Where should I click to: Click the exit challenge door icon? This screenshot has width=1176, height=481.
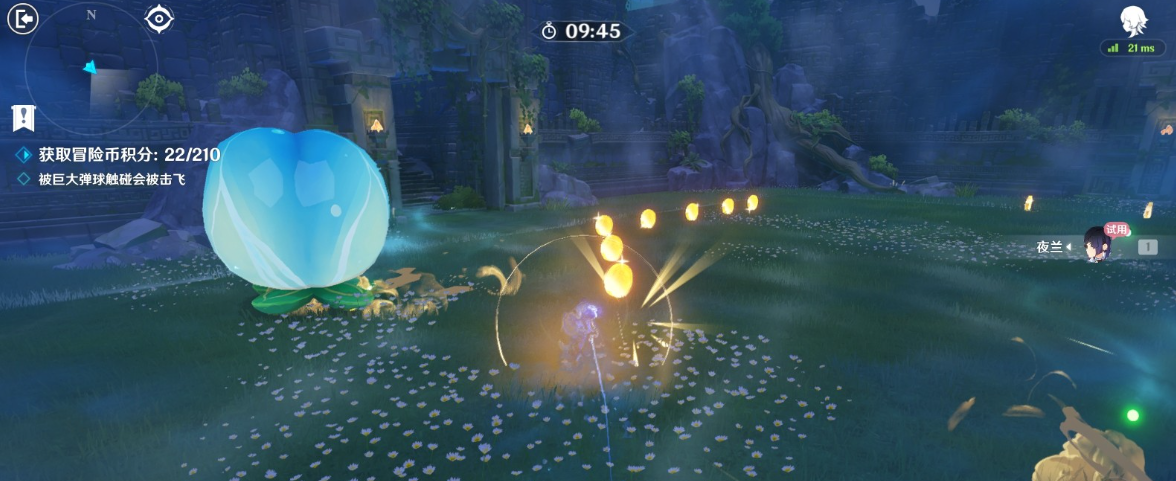(x=22, y=18)
